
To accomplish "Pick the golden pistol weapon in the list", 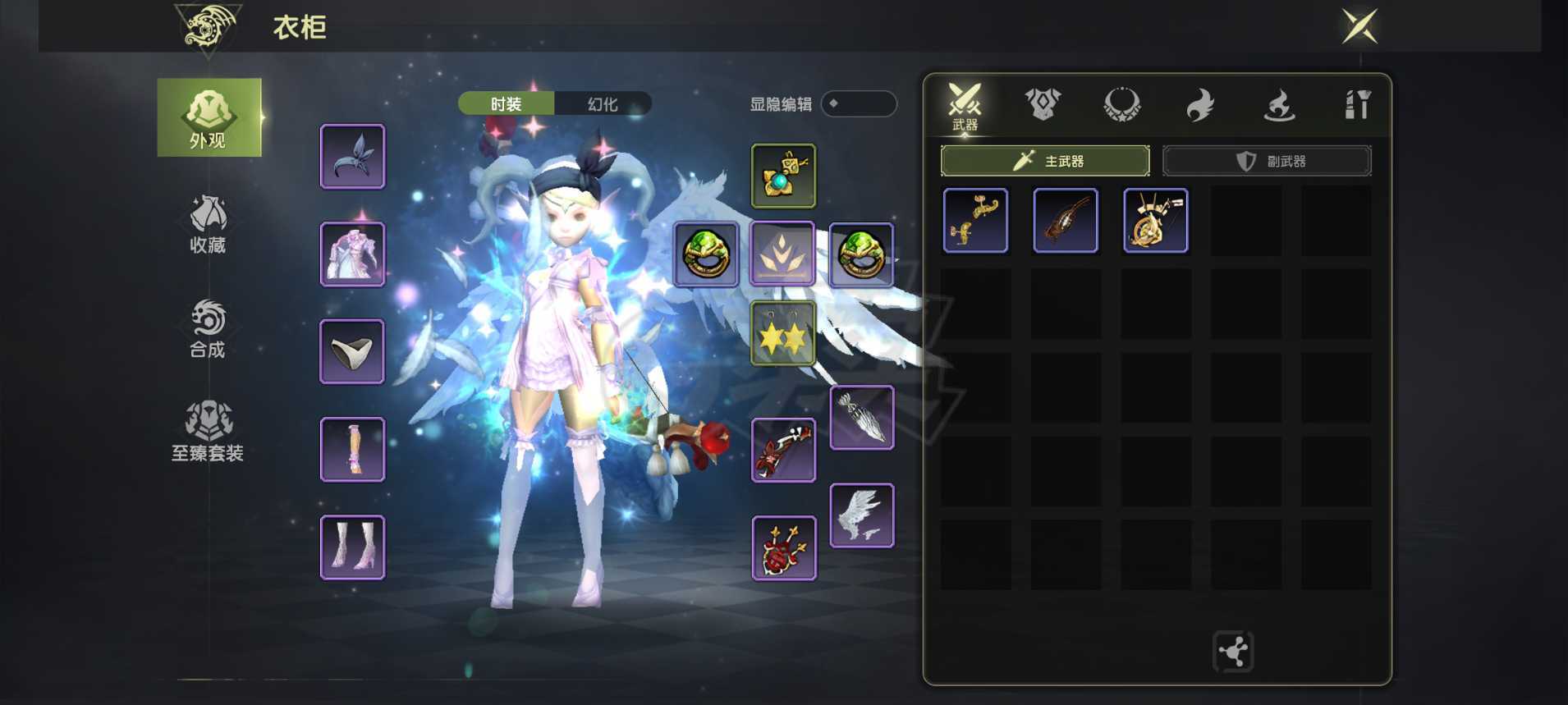I will tap(975, 220).
